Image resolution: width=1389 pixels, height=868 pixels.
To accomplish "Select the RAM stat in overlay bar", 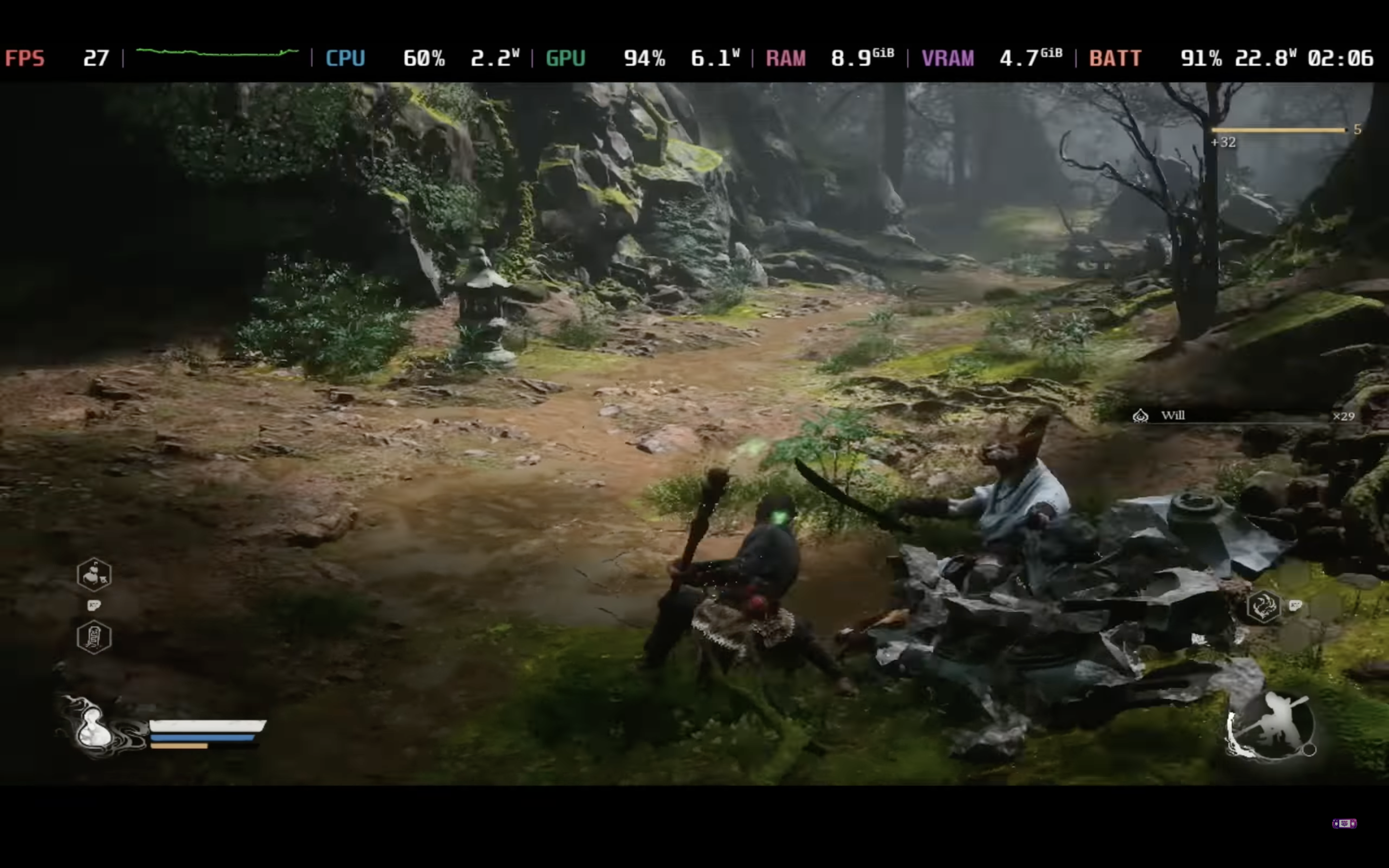I will pyautogui.click(x=786, y=57).
